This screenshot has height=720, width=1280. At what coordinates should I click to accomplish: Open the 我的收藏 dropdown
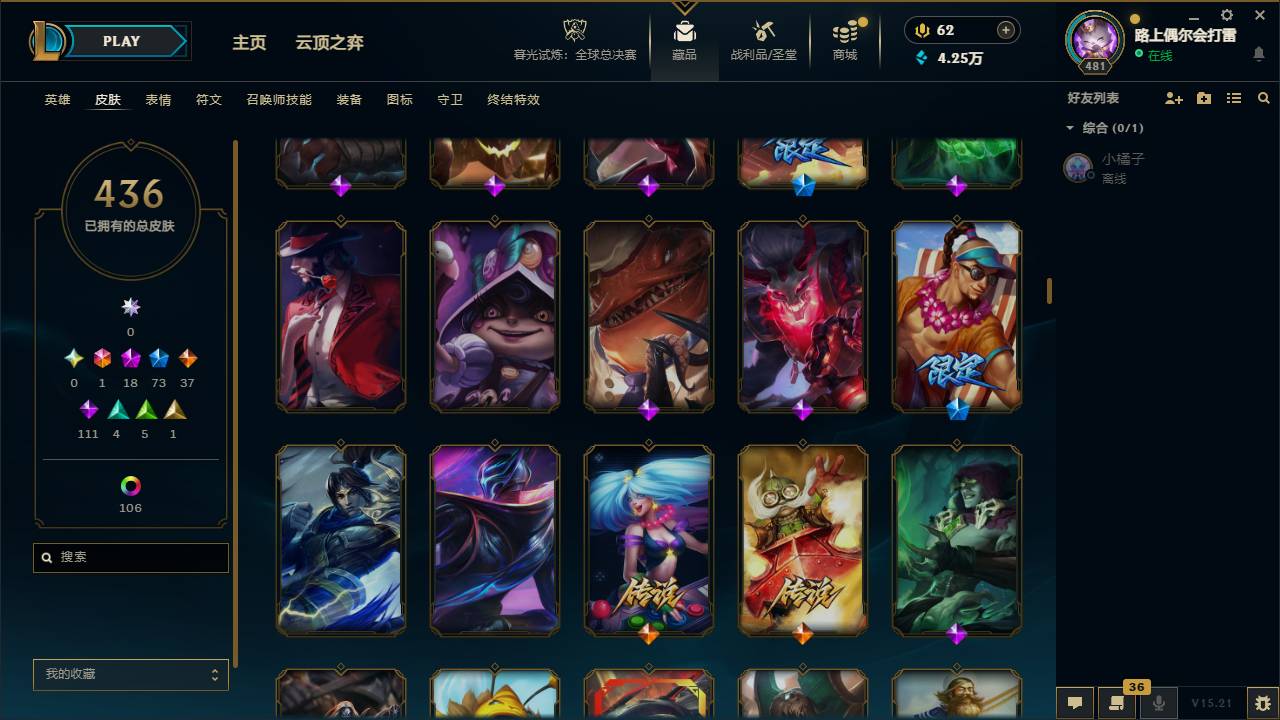130,675
